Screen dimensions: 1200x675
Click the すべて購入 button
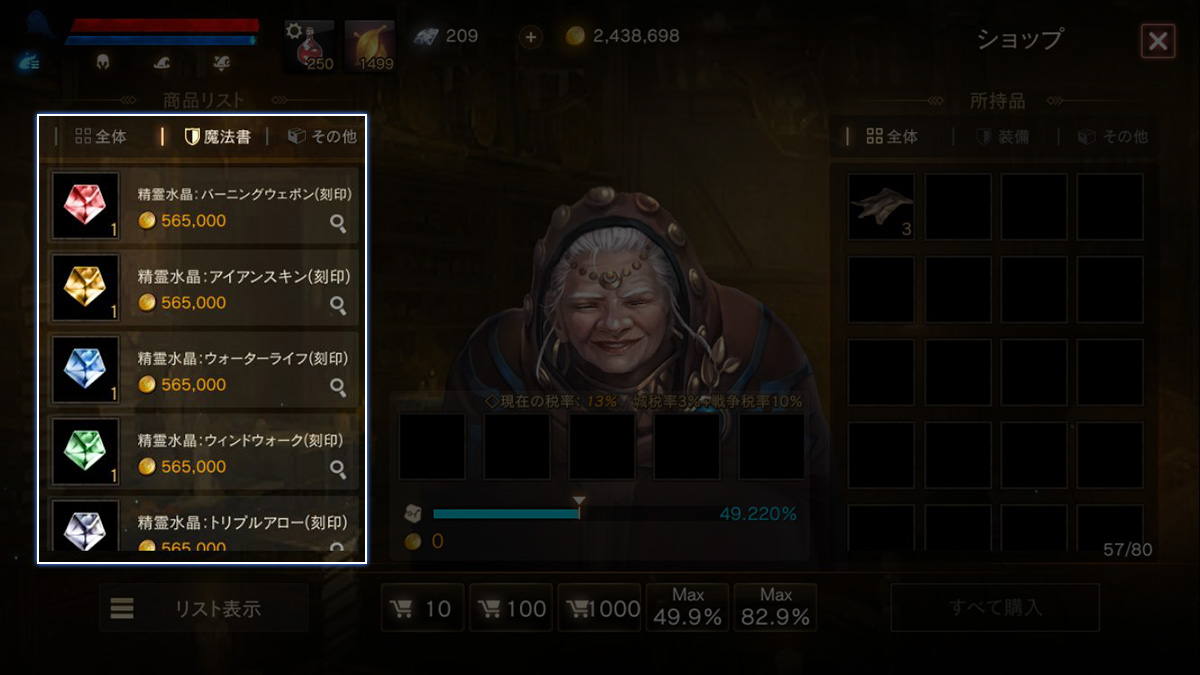tap(995, 608)
